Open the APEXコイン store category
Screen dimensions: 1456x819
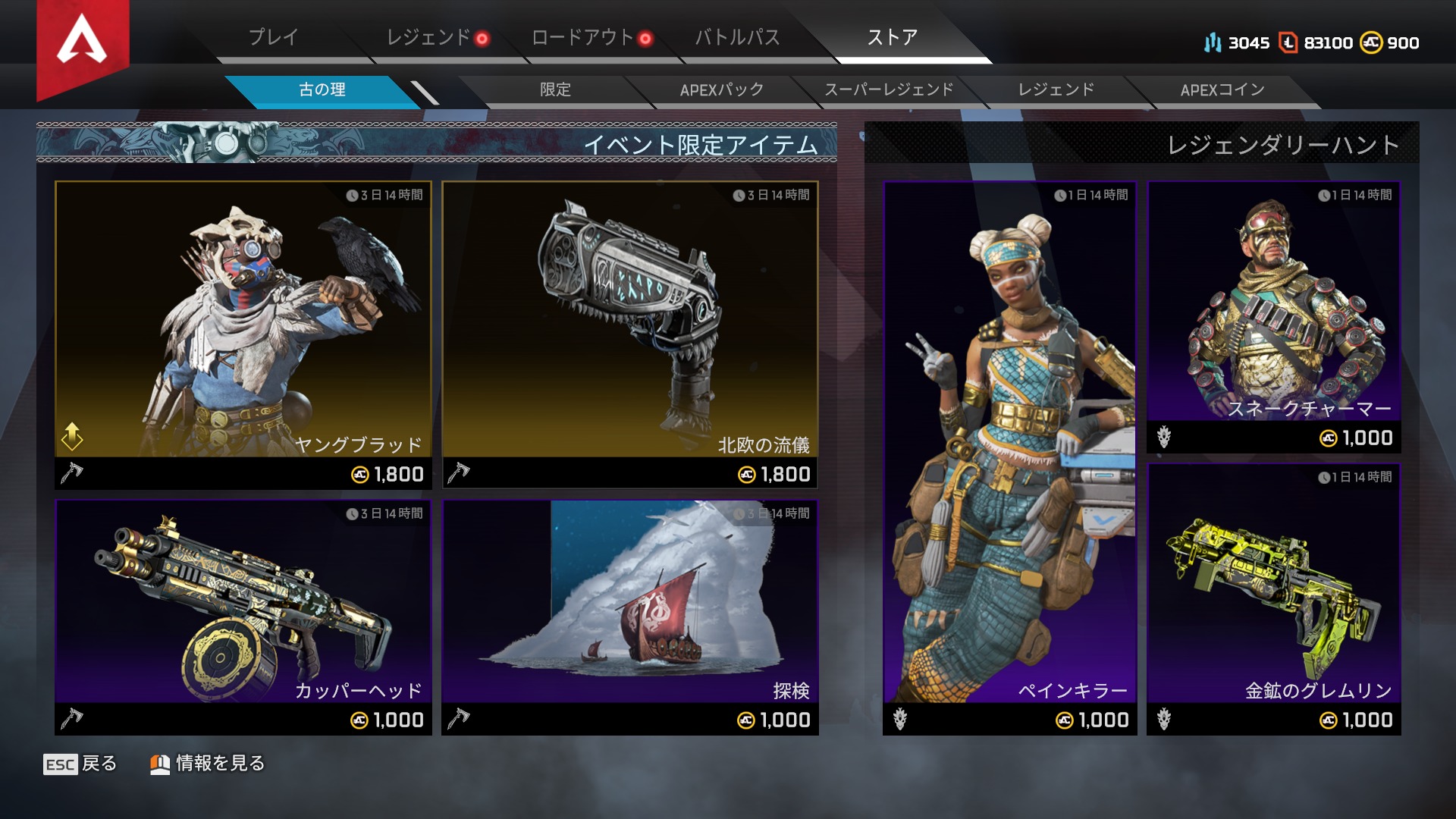tap(1222, 90)
